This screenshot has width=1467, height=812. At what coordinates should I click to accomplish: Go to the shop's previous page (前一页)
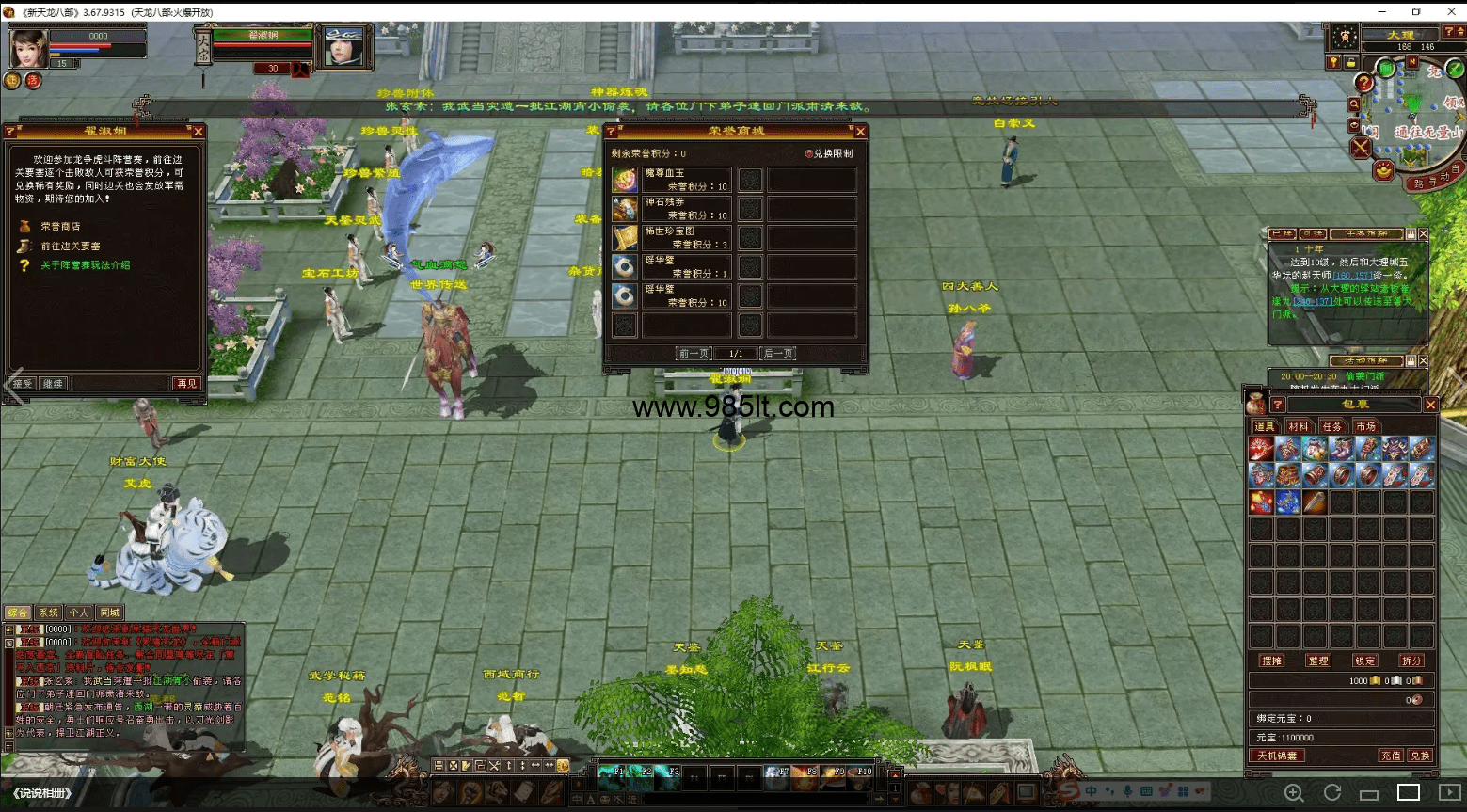click(694, 354)
